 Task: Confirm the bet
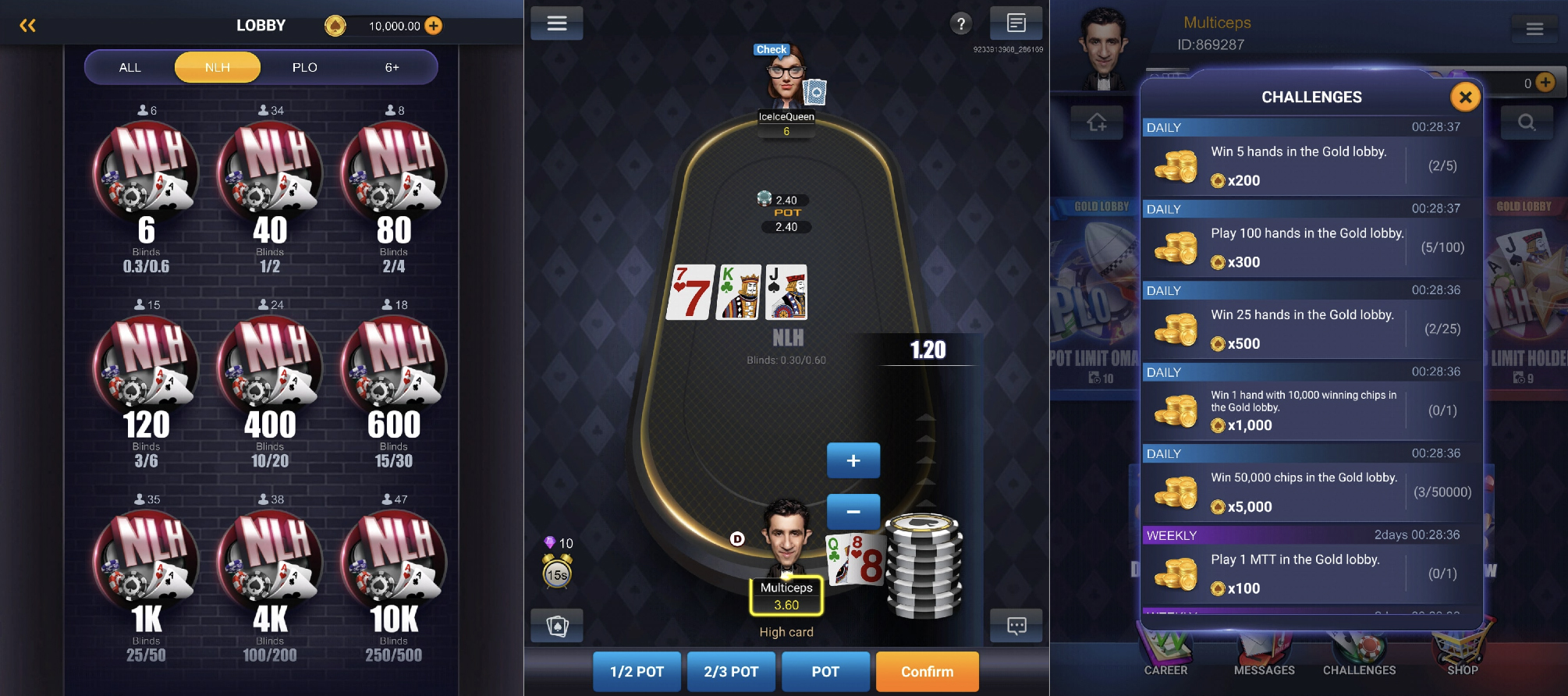tap(927, 672)
